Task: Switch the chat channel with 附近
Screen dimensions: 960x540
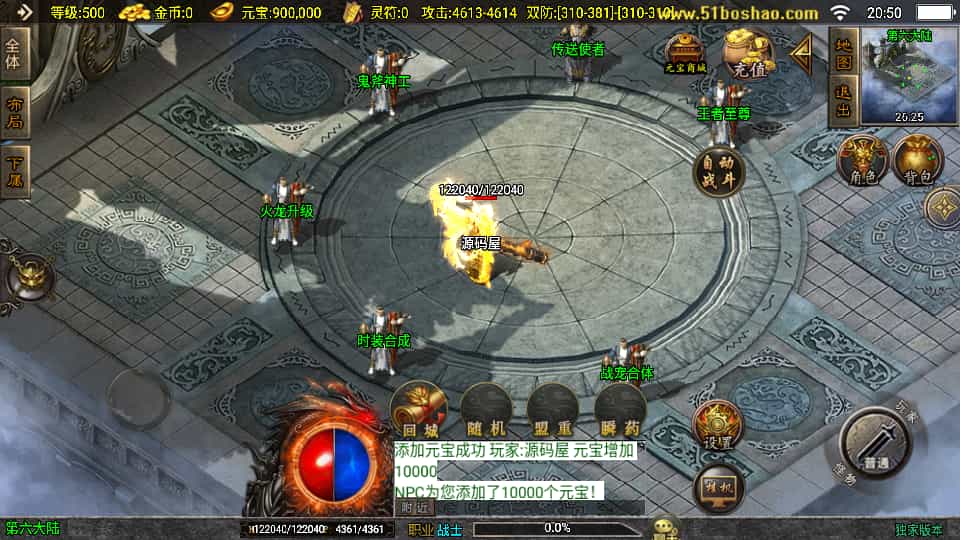Action: tap(414, 508)
